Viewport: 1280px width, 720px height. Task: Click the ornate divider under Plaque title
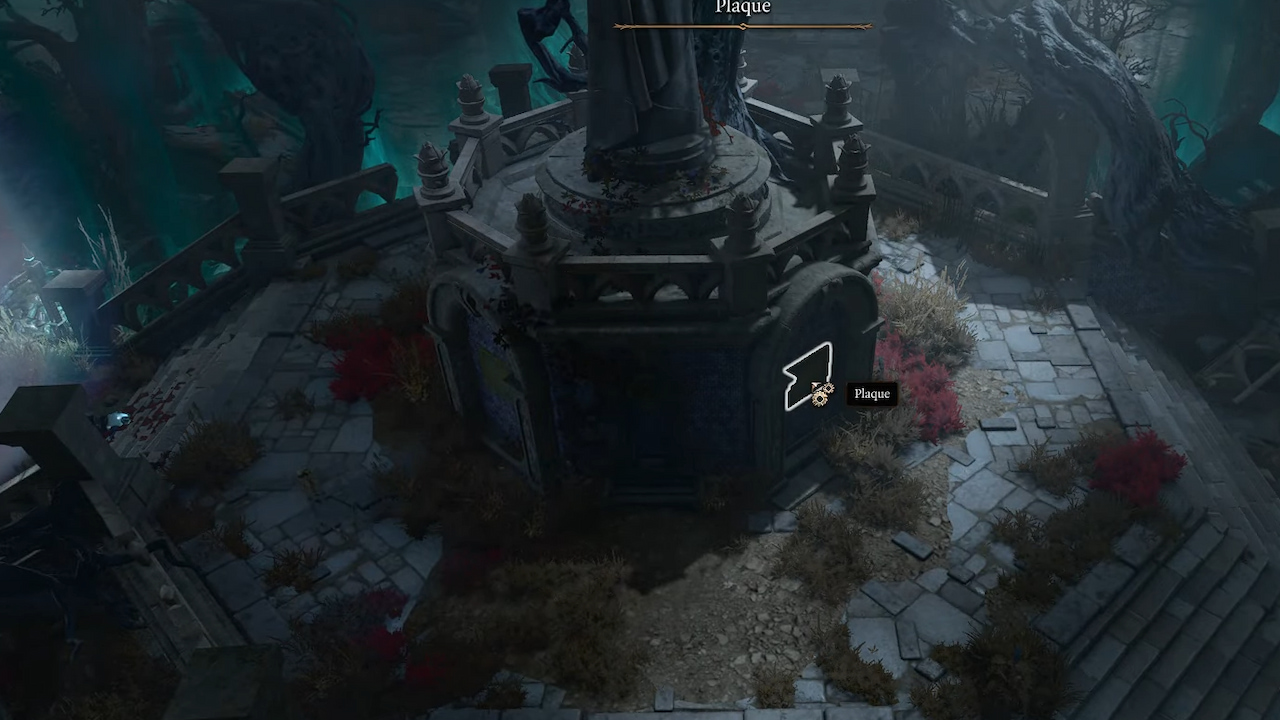[742, 26]
